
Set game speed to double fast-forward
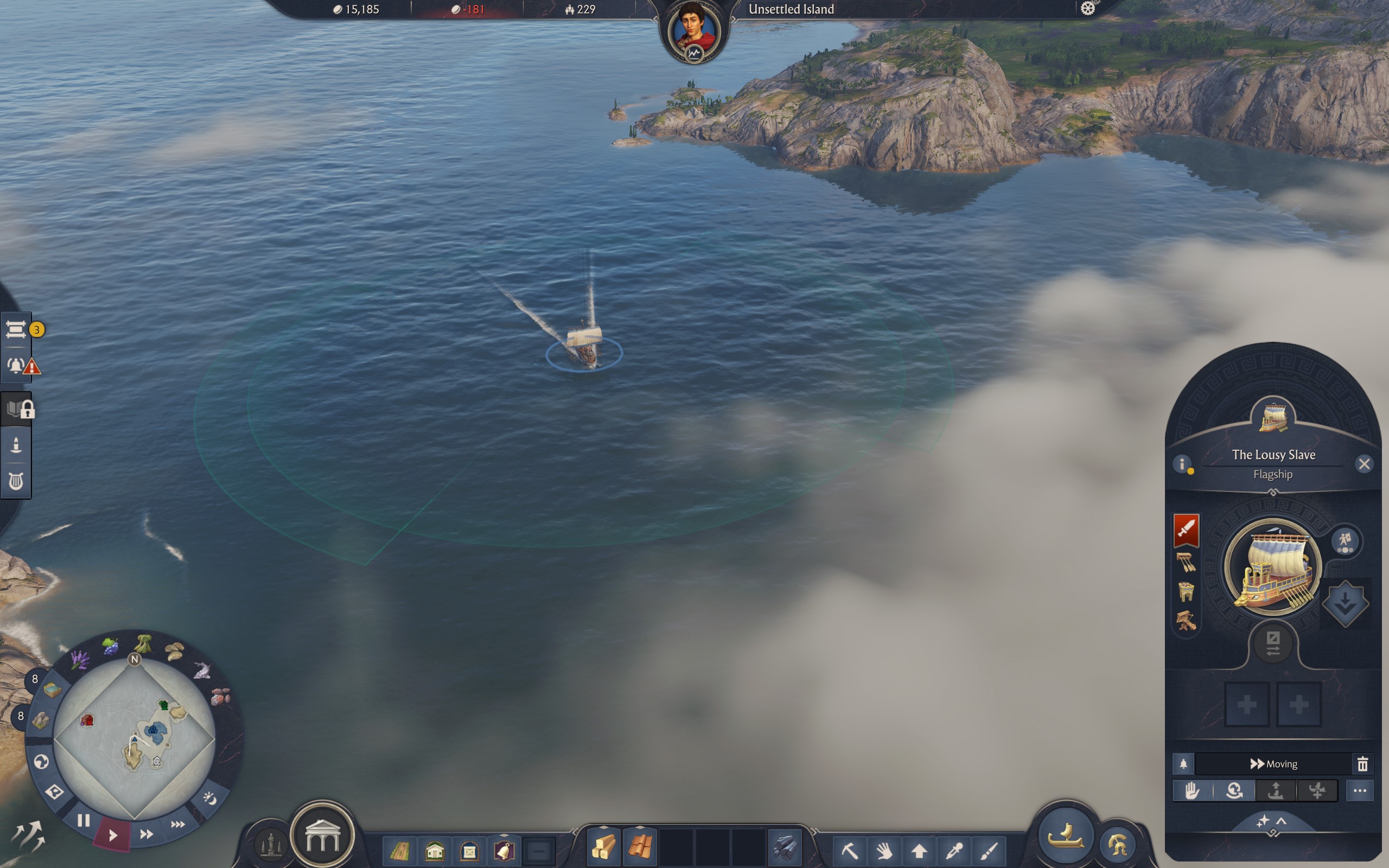point(146,834)
